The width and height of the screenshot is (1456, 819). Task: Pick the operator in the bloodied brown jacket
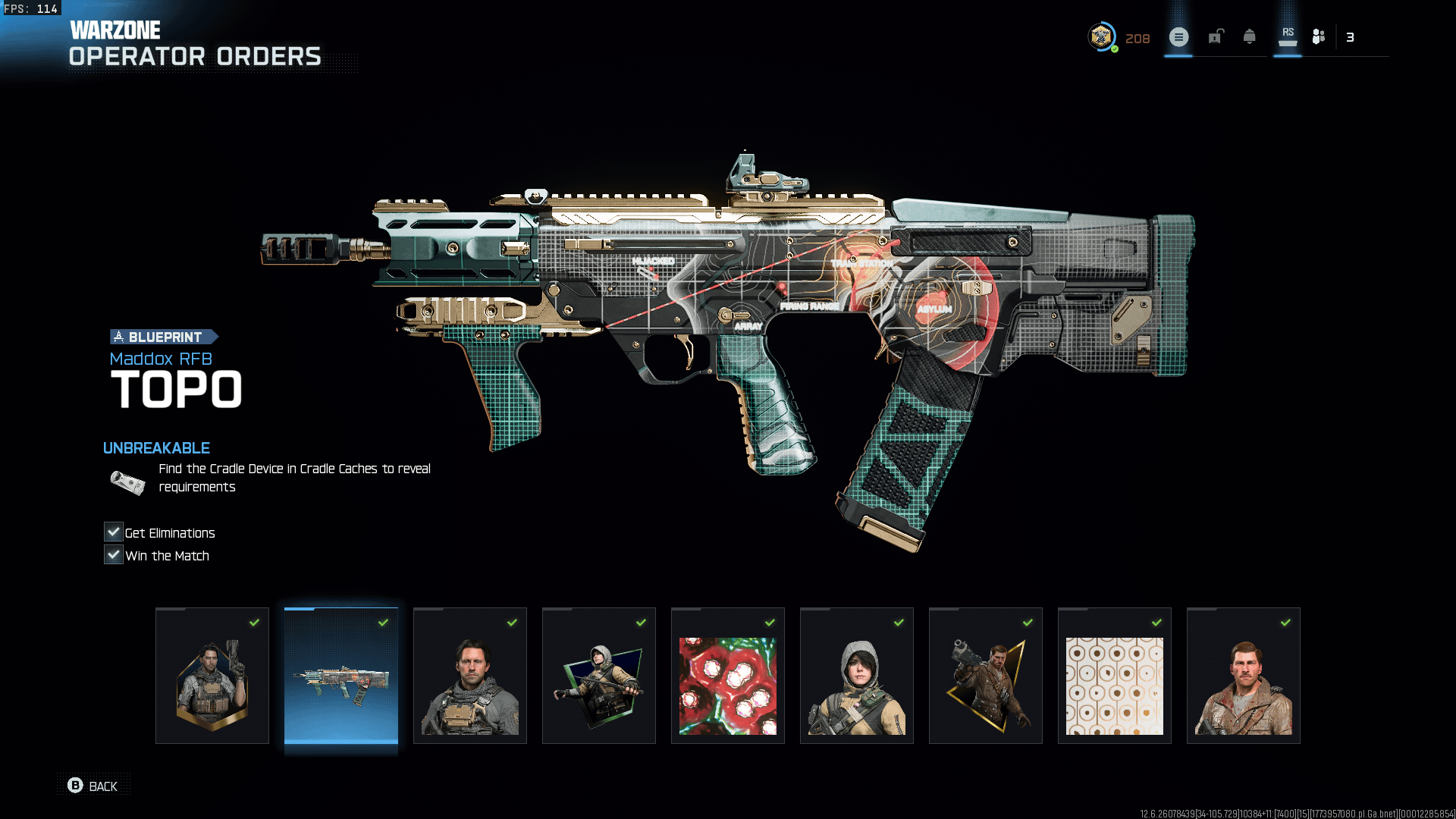(x=1244, y=675)
